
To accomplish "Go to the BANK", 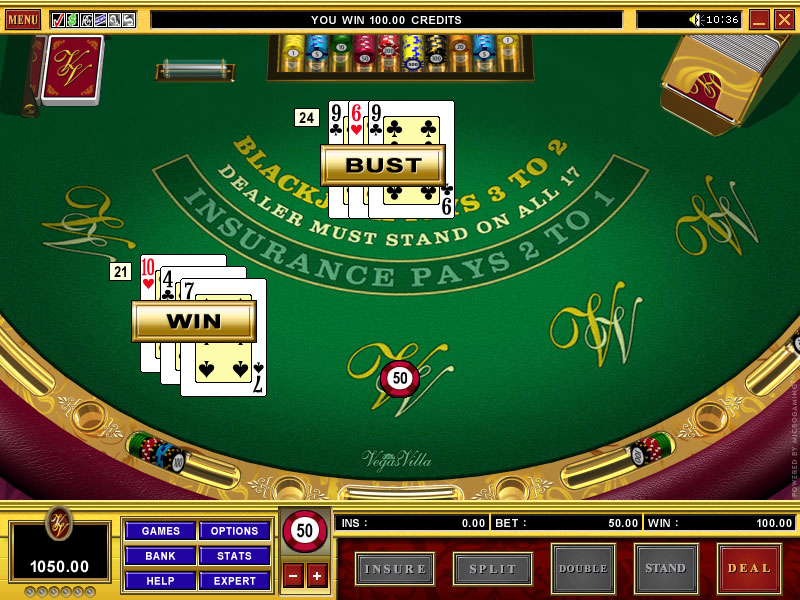I will coord(160,556).
